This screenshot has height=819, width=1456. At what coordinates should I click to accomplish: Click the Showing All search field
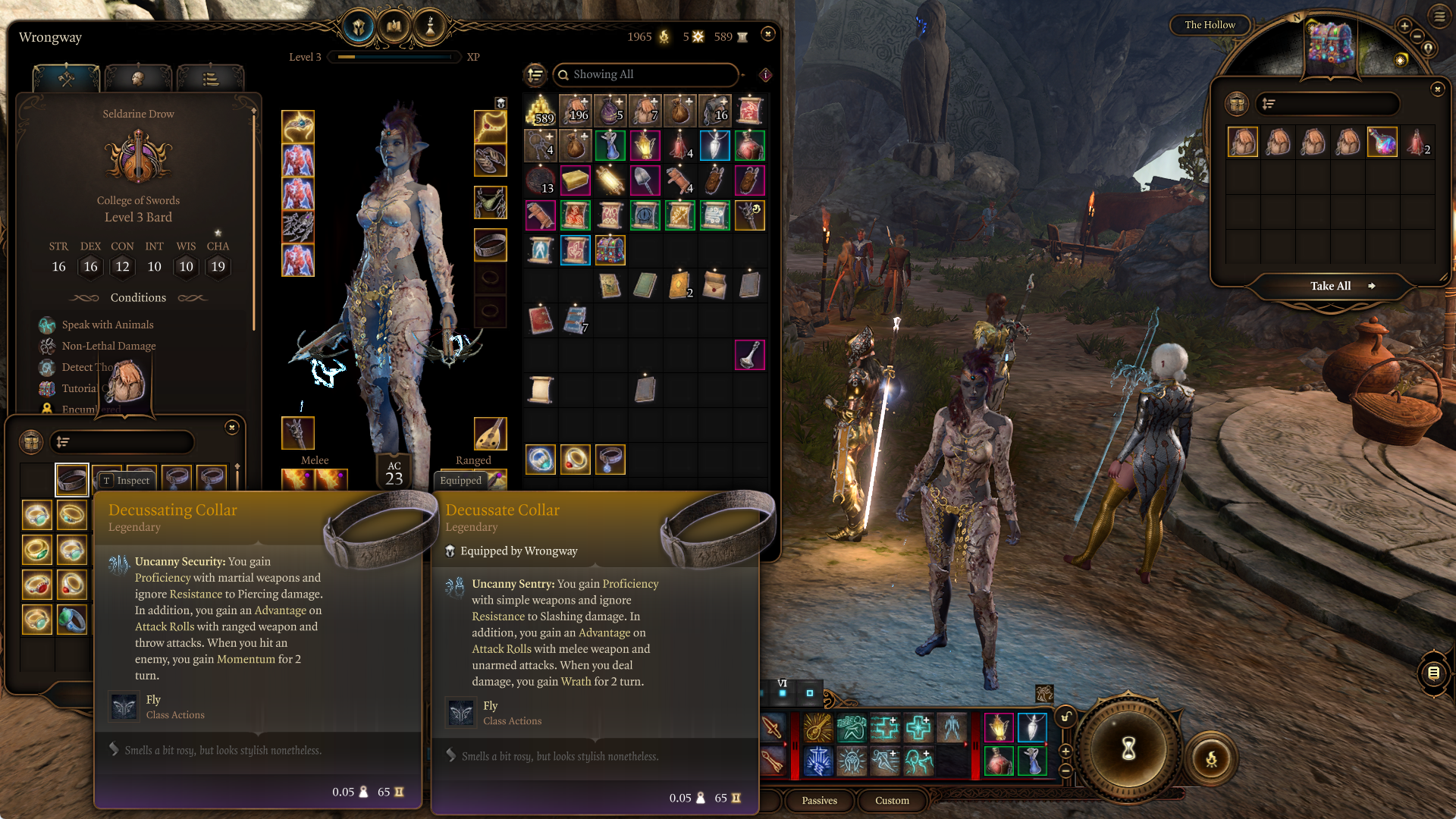tap(648, 74)
